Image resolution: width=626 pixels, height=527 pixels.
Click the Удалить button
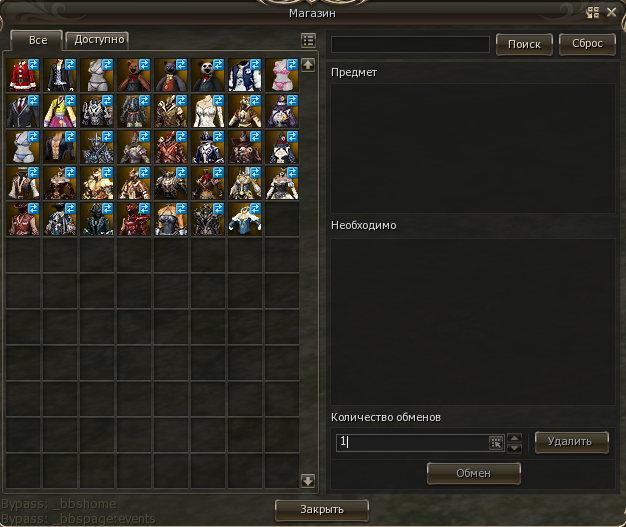571,441
